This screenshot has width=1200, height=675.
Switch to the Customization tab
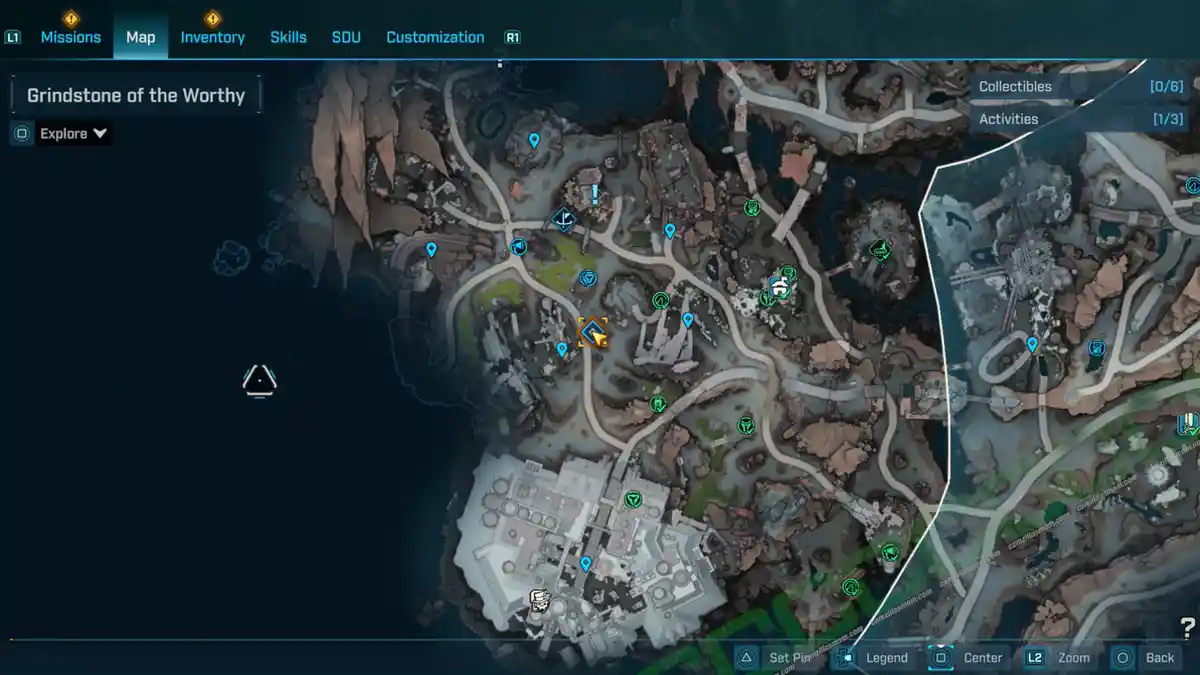435,37
